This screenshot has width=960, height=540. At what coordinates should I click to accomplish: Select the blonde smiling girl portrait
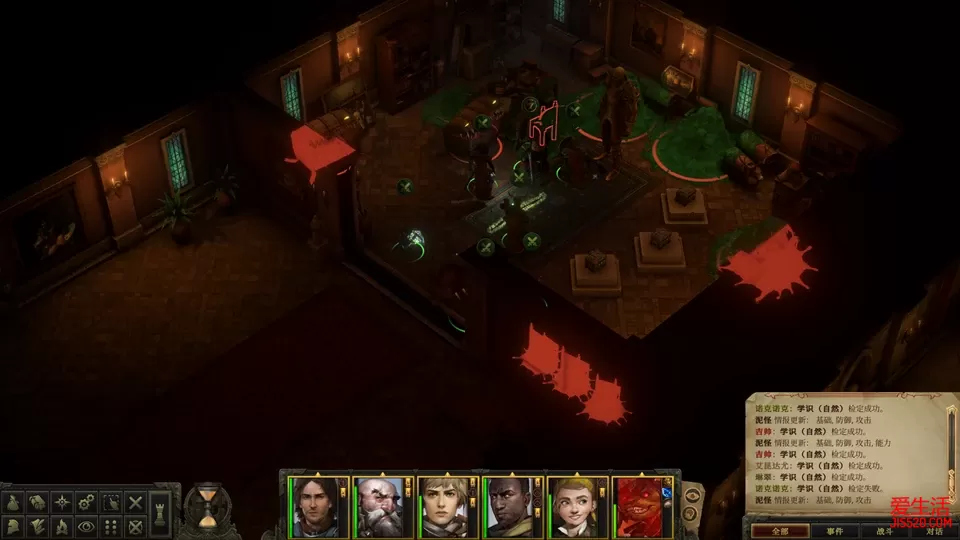coord(577,506)
